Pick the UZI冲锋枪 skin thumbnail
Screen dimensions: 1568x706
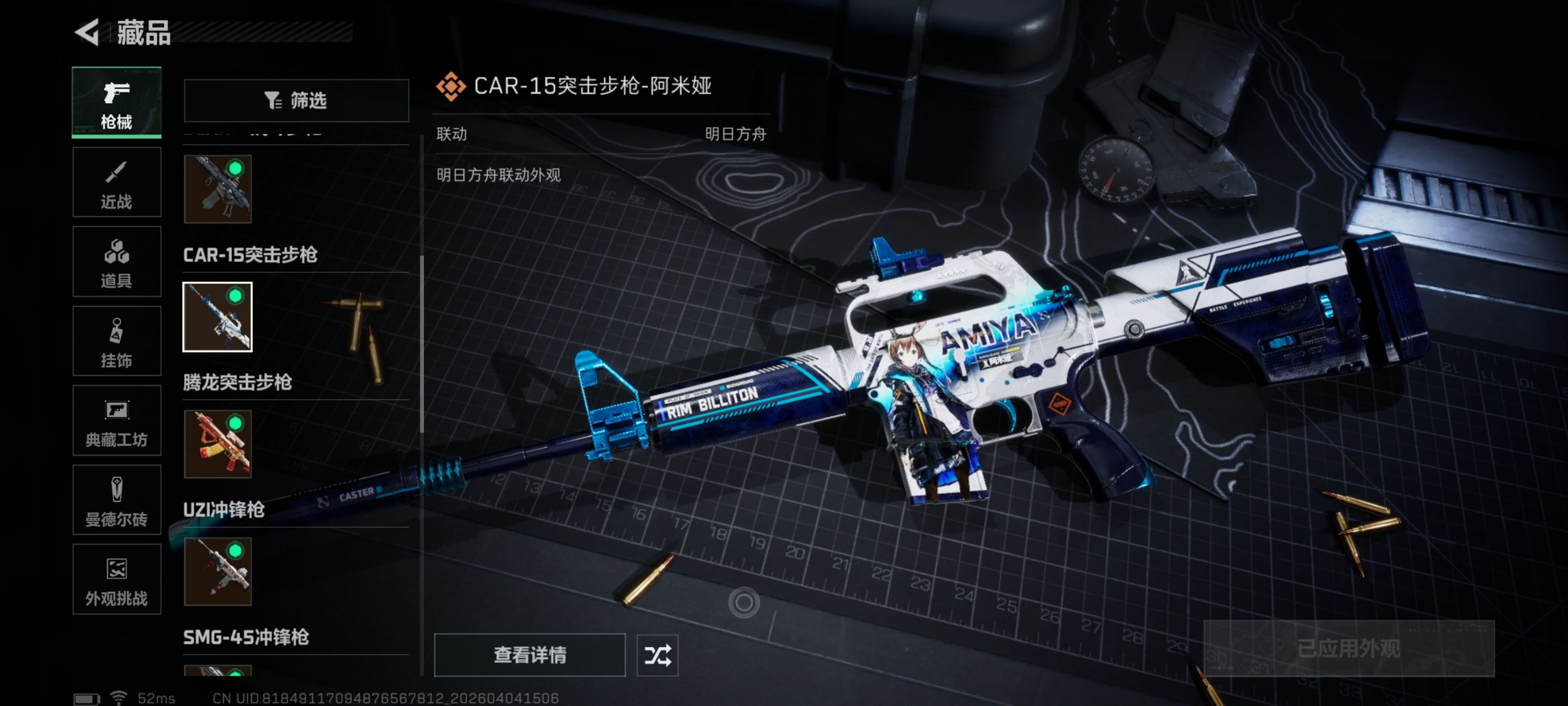(x=217, y=572)
